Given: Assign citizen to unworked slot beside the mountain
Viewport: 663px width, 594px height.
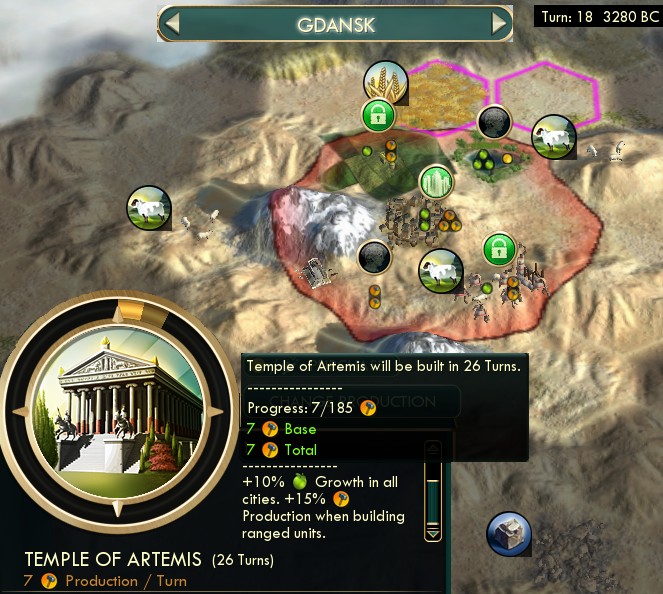Looking at the screenshot, I should point(374,257).
